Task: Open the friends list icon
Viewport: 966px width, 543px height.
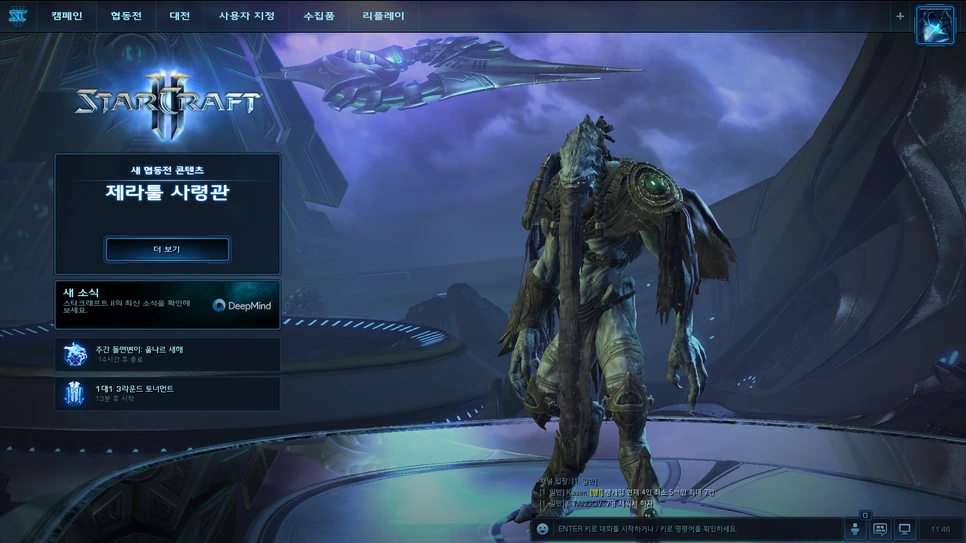Action: 855,529
